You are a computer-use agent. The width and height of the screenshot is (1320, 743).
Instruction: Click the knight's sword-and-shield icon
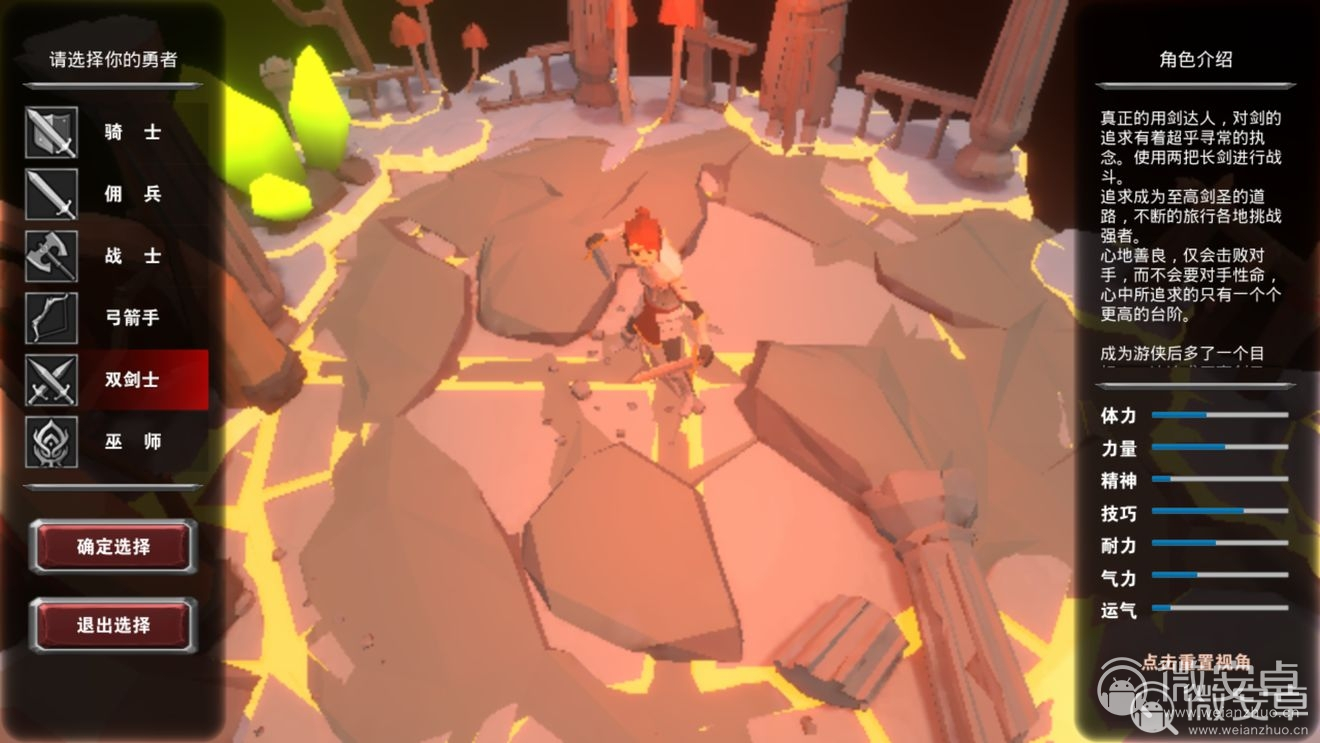[51, 132]
